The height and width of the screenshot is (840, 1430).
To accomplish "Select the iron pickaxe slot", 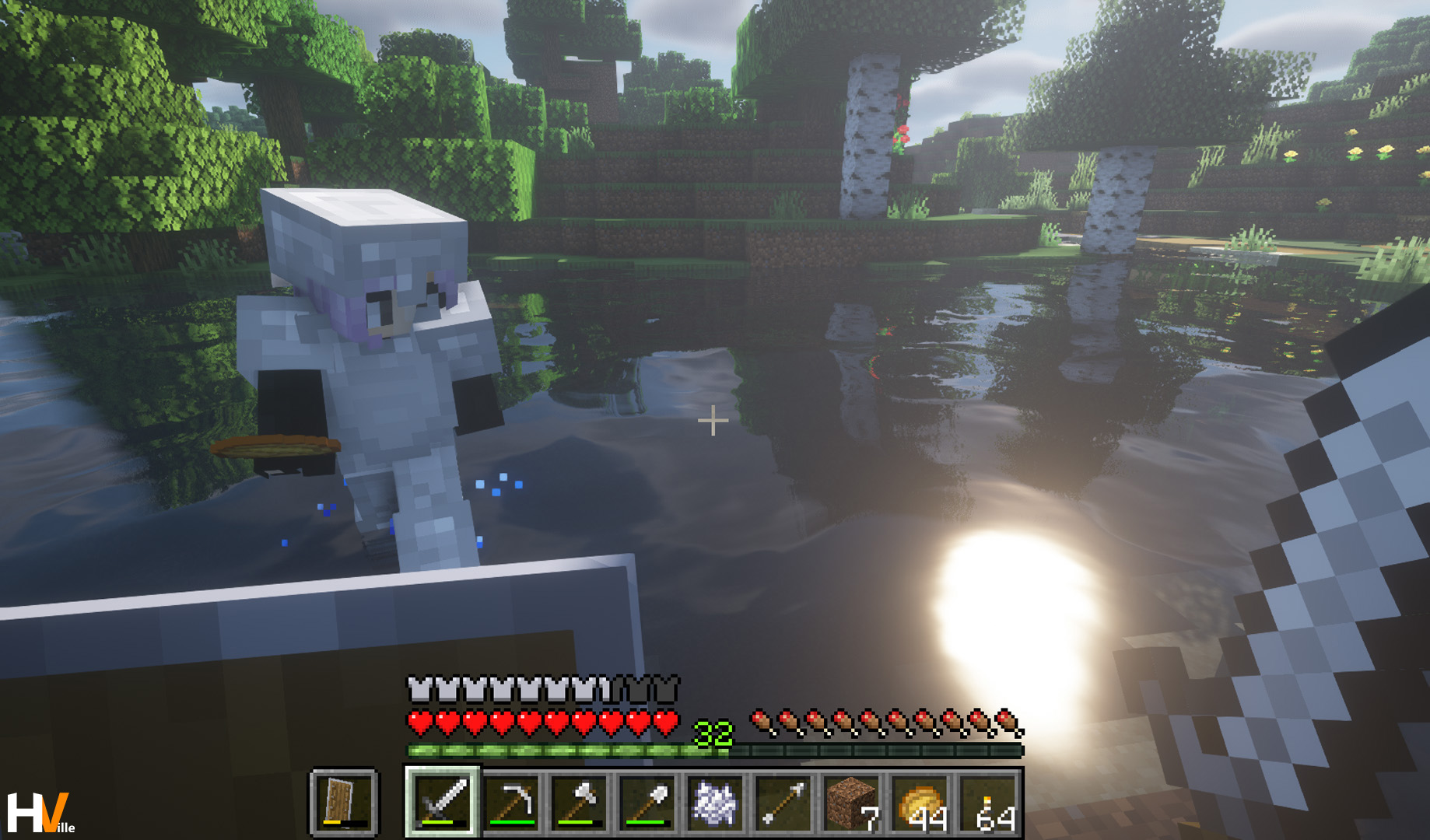I will tap(511, 803).
